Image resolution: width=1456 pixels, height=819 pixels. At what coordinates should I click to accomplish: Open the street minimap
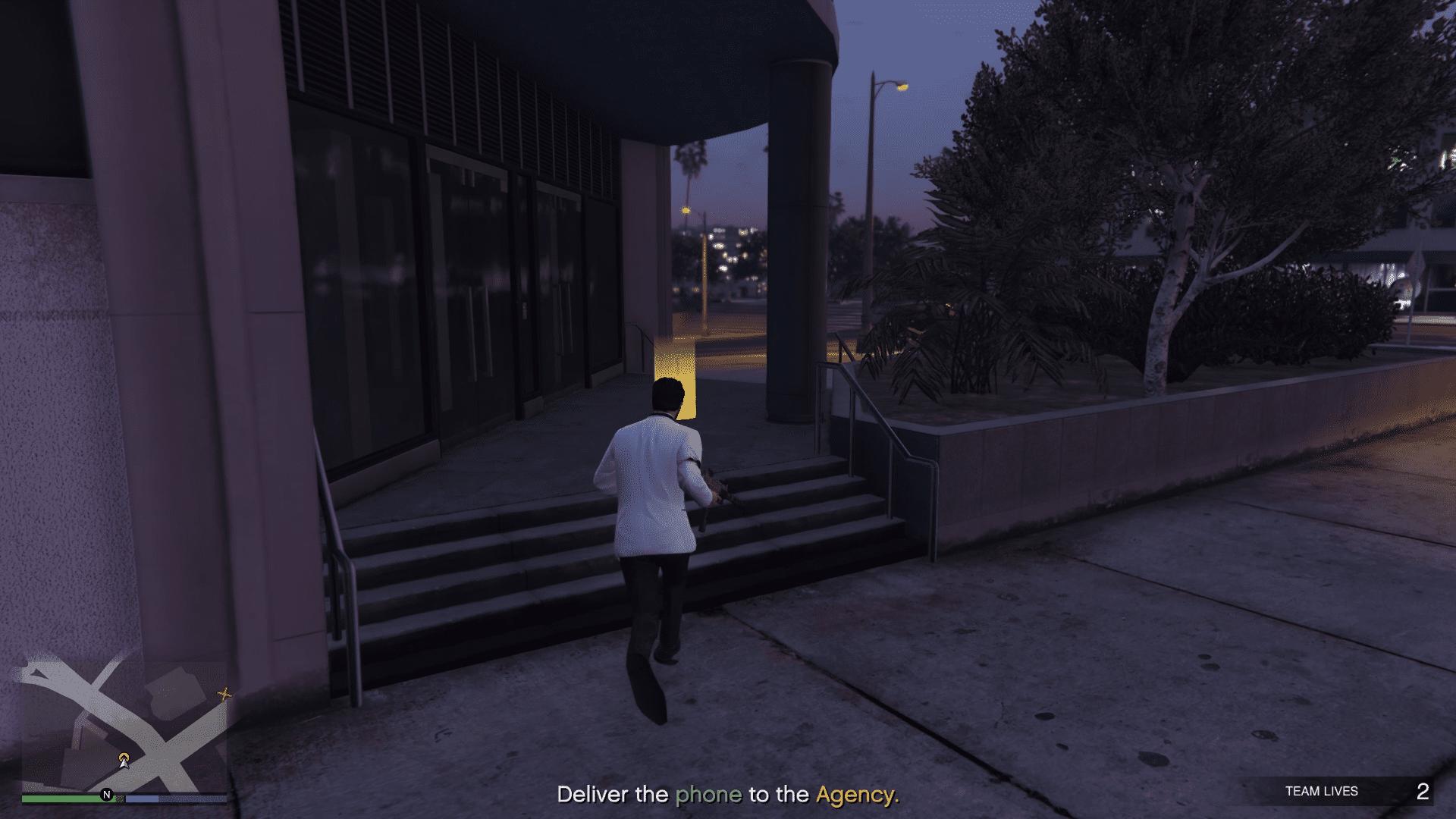pos(124,726)
